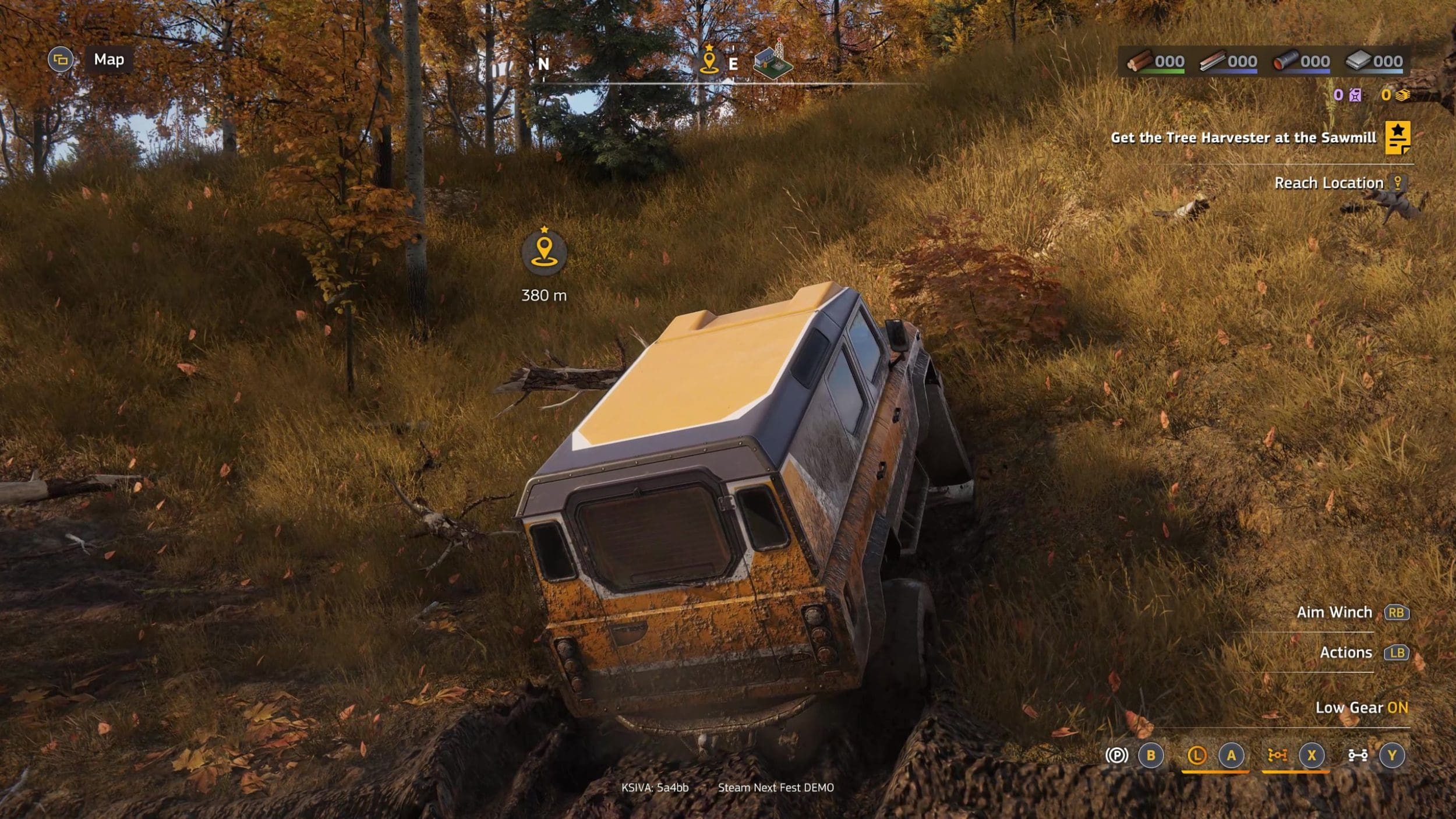The image size is (1456, 819).
Task: Open the Actions menu
Action: click(x=1346, y=652)
